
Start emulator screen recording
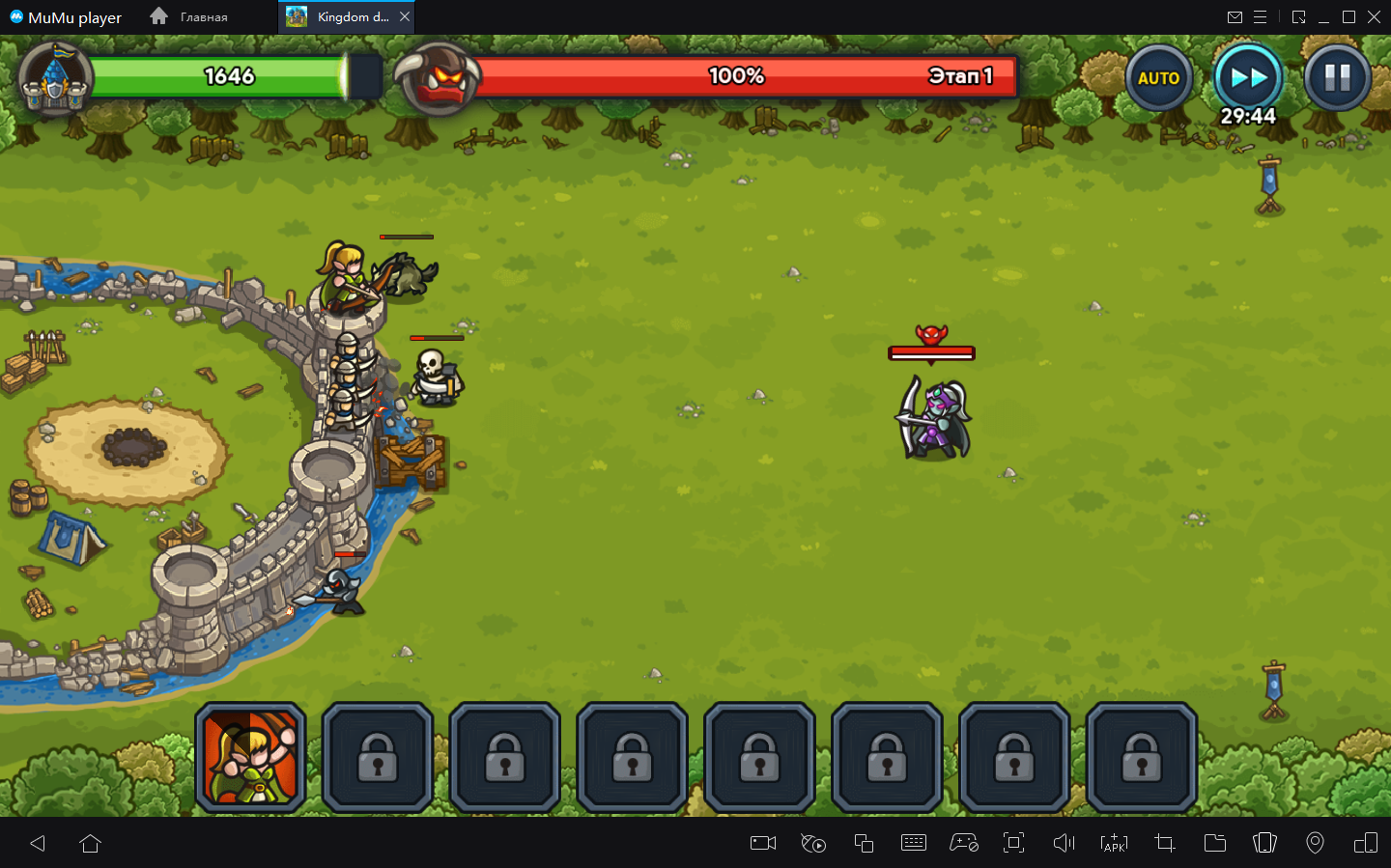(x=763, y=843)
